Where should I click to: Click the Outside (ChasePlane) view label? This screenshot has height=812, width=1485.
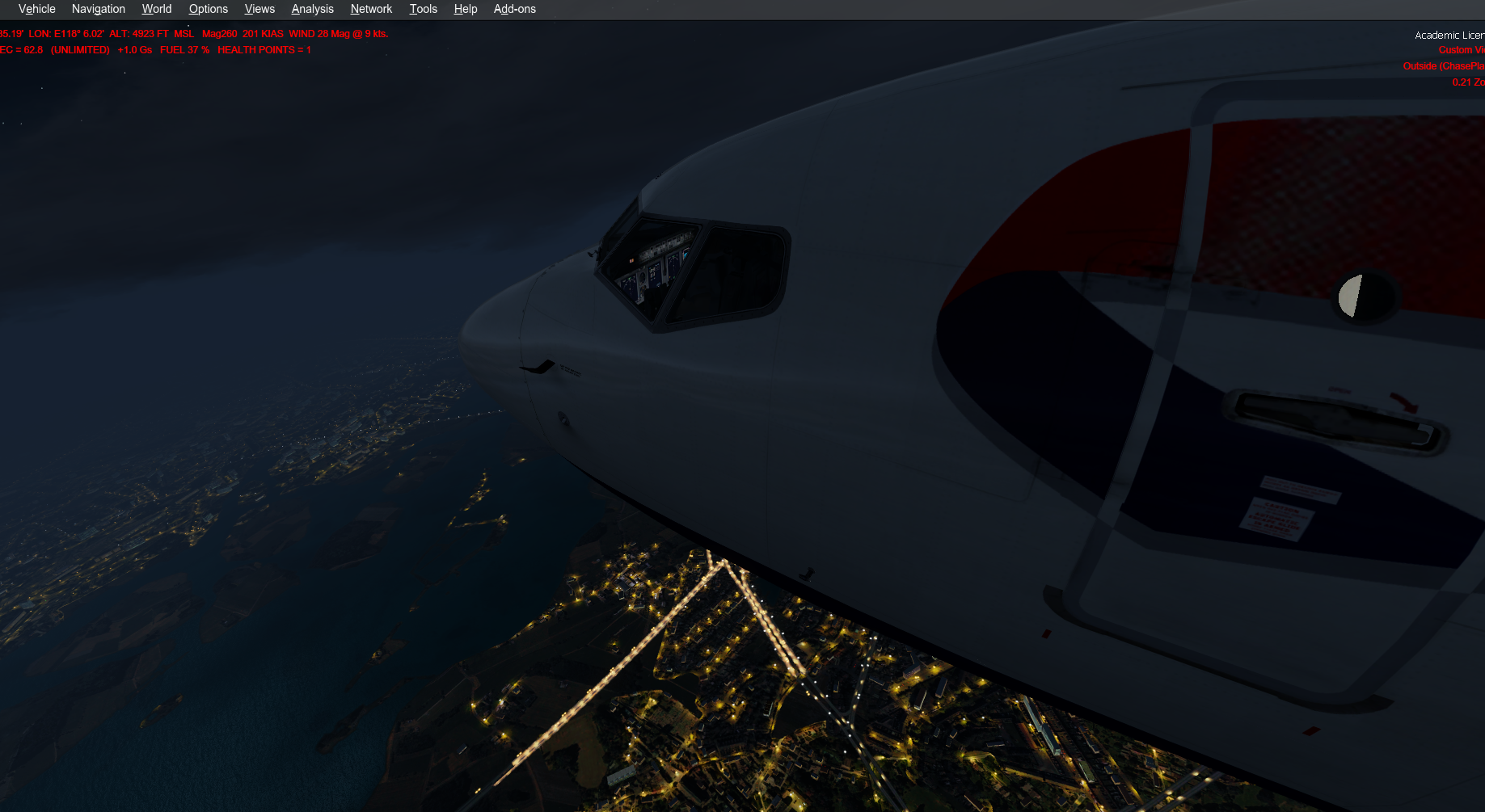pos(1444,65)
